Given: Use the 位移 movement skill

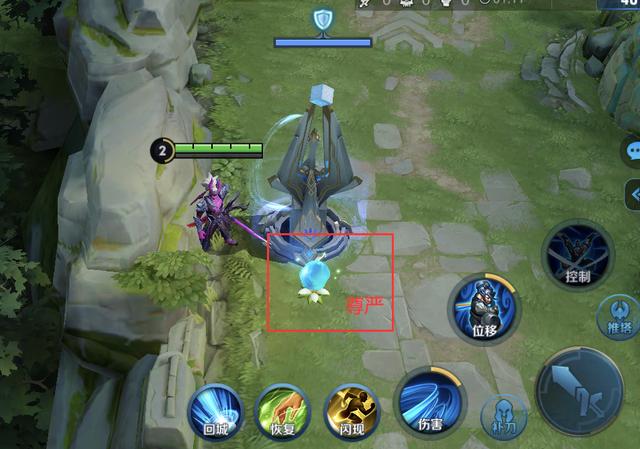Looking at the screenshot, I should (483, 306).
